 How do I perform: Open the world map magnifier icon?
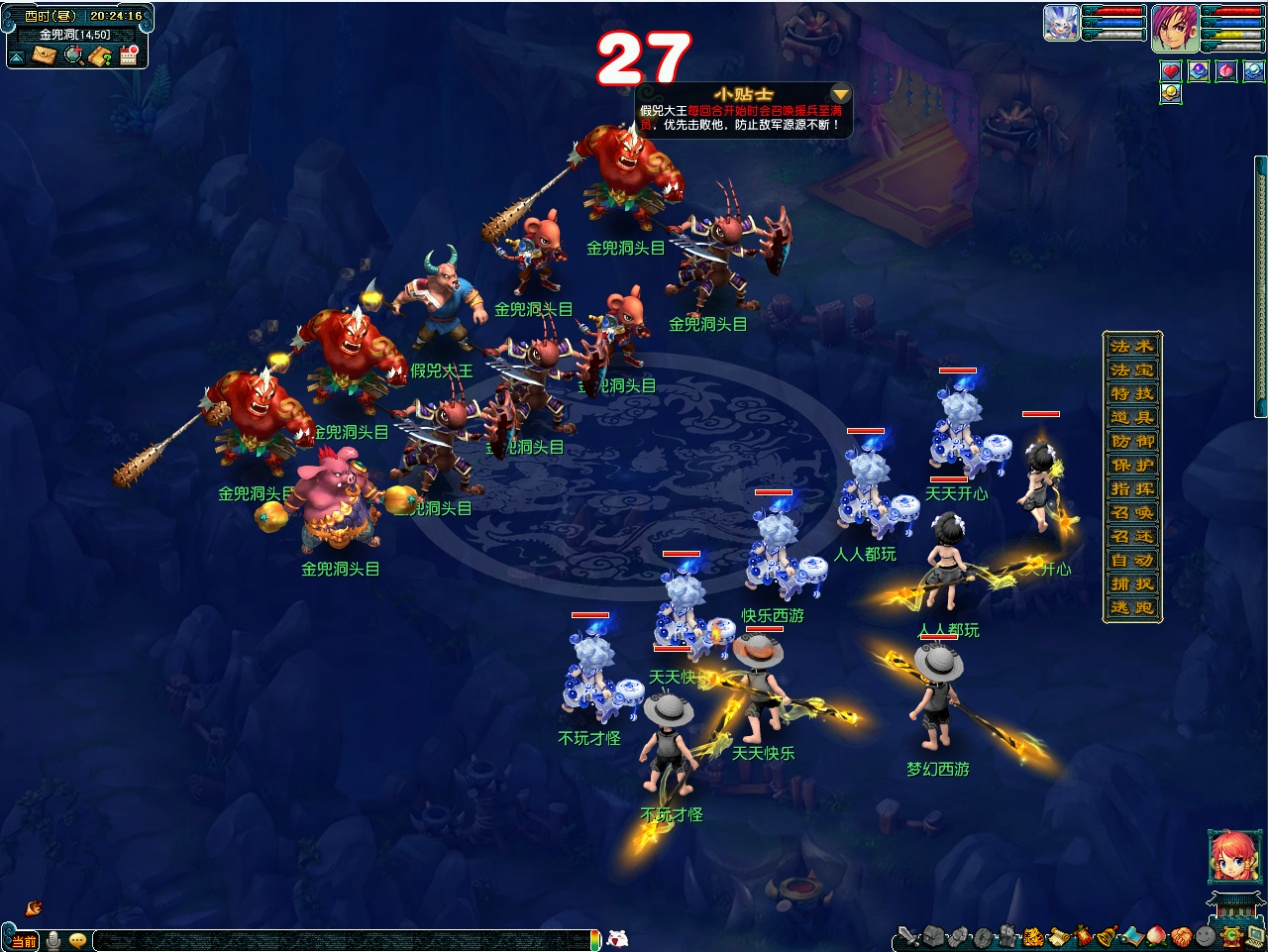pos(72,56)
